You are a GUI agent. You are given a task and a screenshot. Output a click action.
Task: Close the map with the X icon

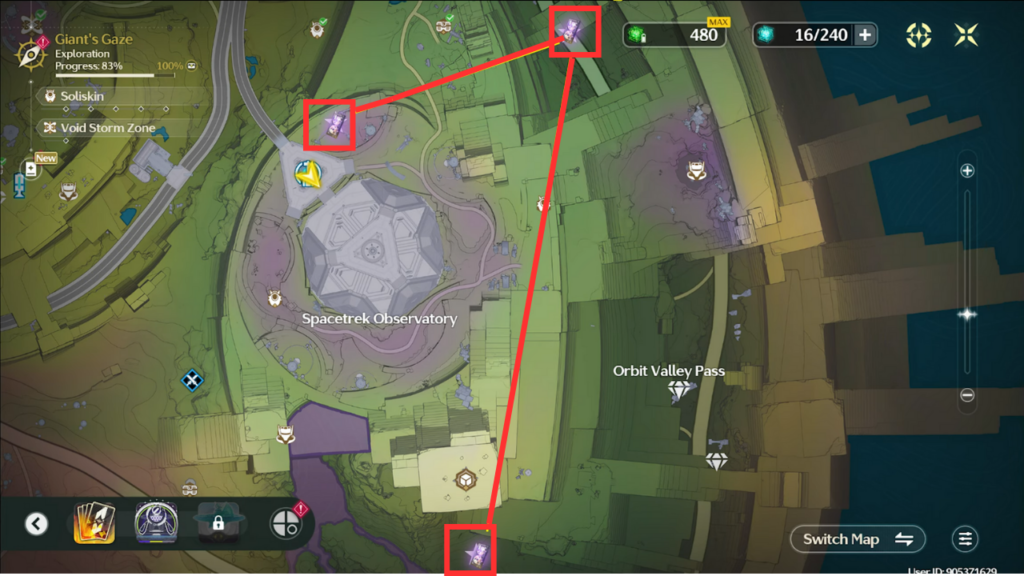click(966, 35)
